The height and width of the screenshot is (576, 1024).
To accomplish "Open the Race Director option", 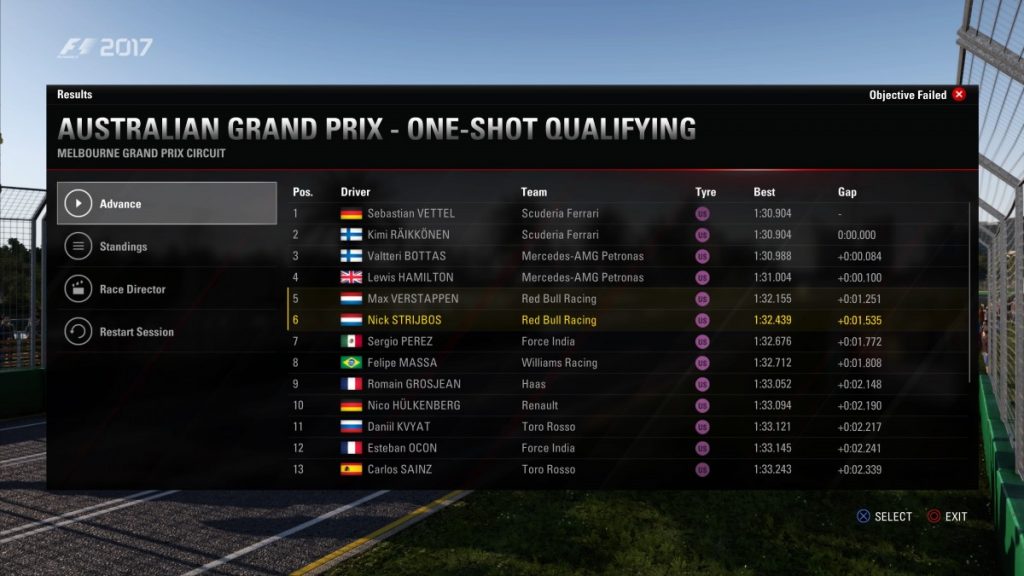I will pos(166,289).
